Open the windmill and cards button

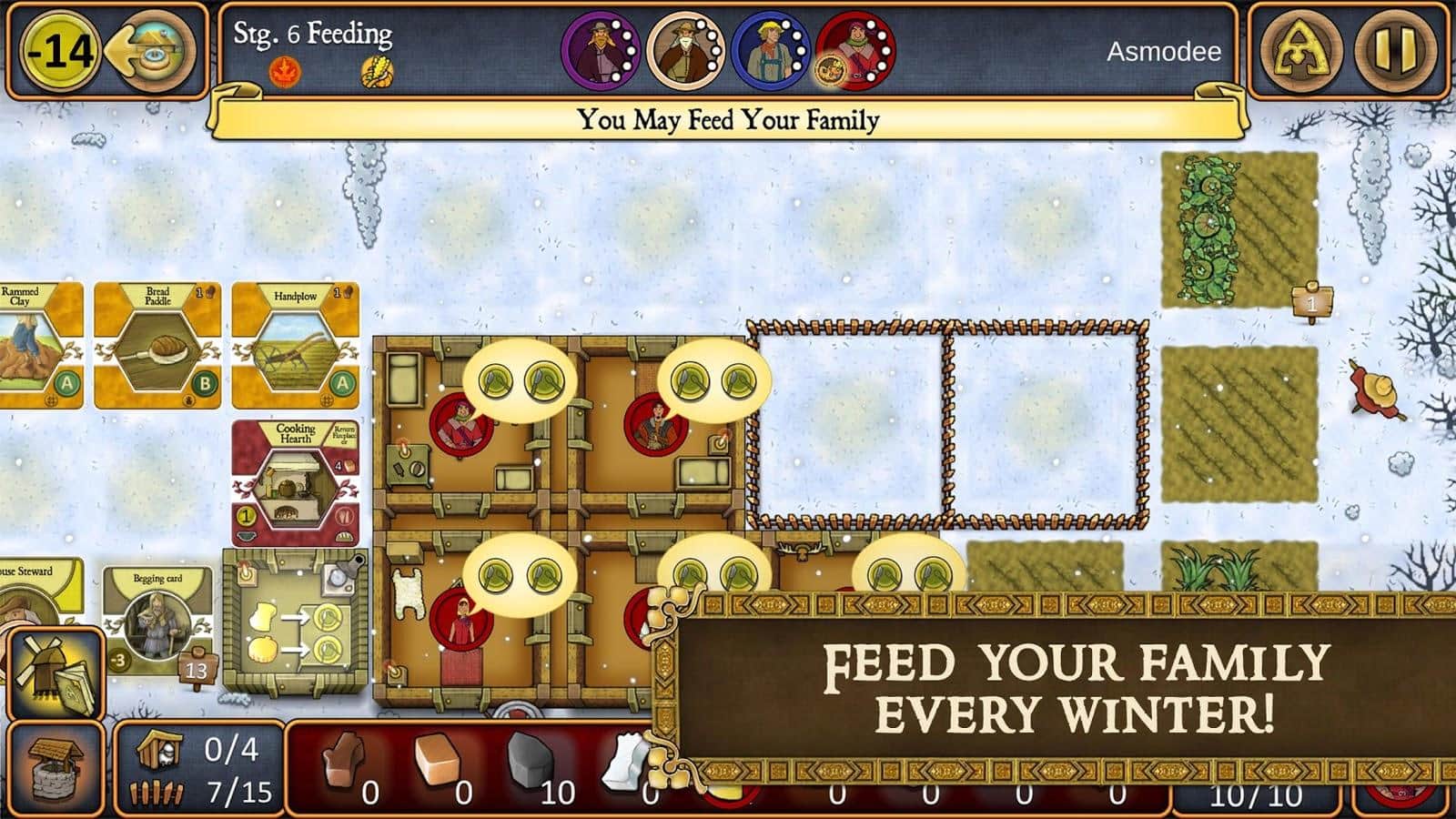[55, 673]
